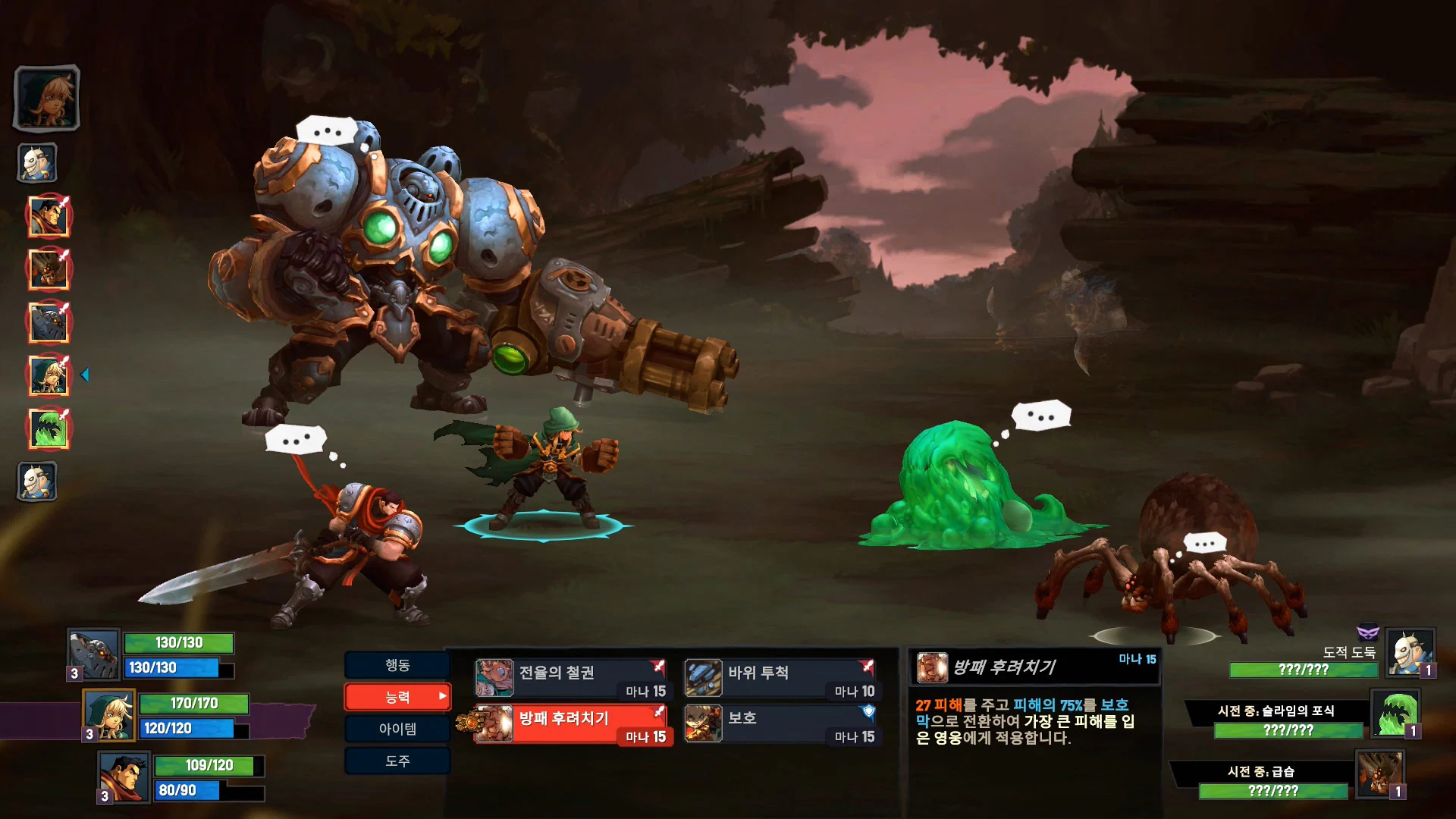Select the green-hooded hero portrait with 170/170 health
The image size is (1456, 819).
[109, 714]
